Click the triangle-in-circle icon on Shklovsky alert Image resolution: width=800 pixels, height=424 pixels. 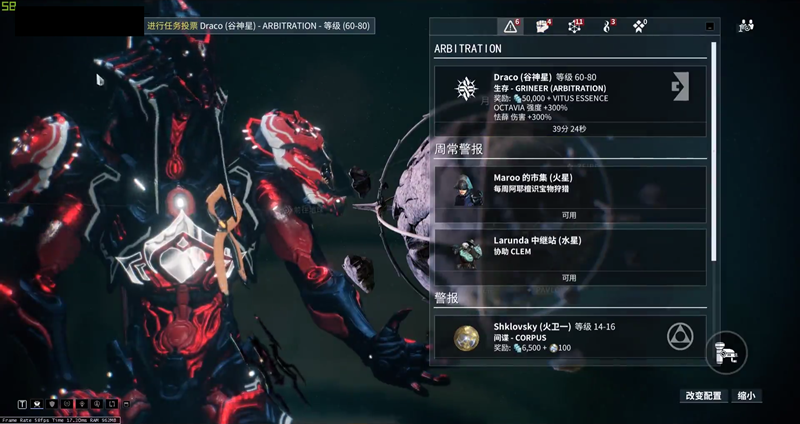pos(681,337)
